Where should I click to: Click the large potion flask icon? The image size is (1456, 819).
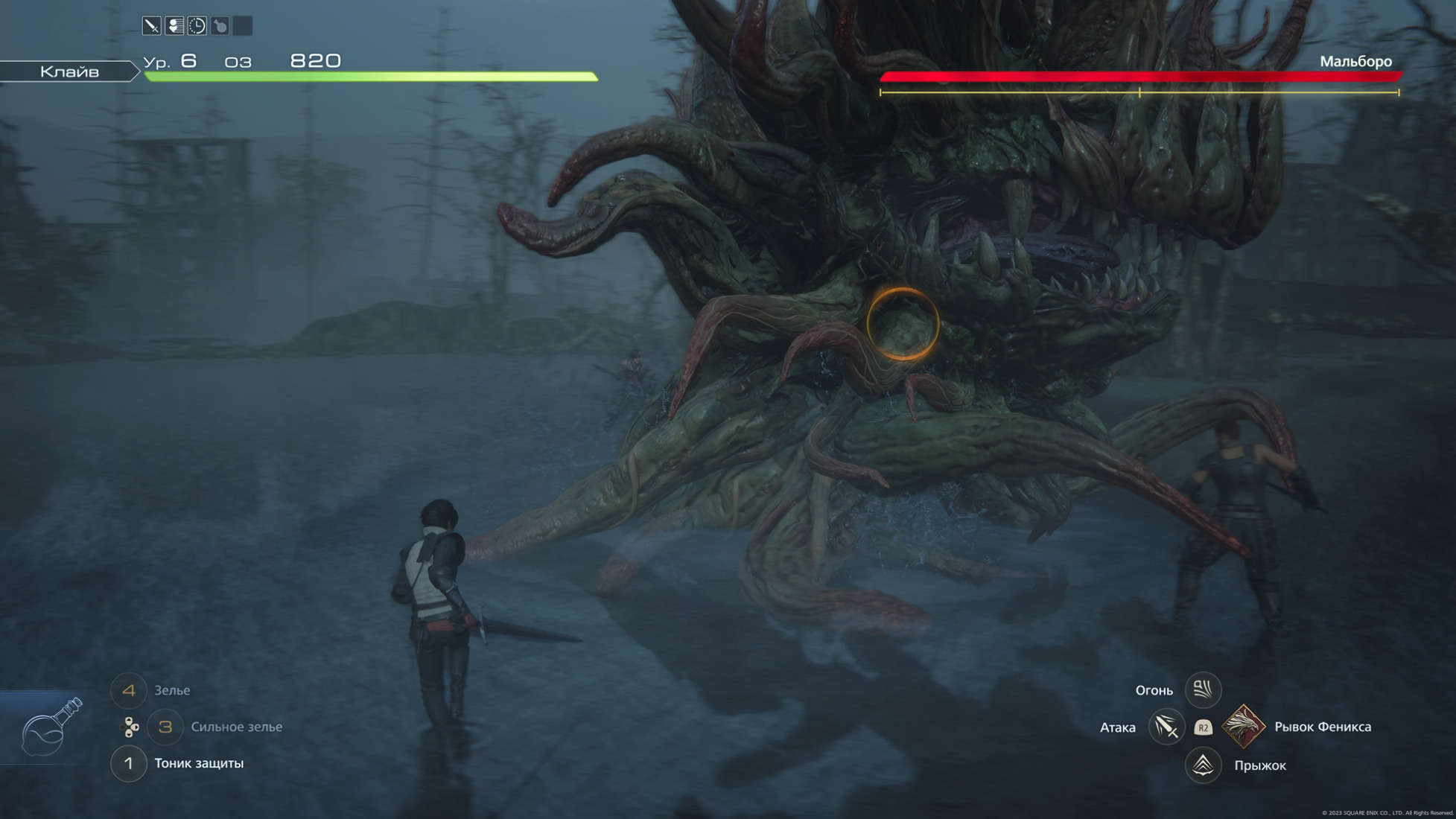click(50, 727)
